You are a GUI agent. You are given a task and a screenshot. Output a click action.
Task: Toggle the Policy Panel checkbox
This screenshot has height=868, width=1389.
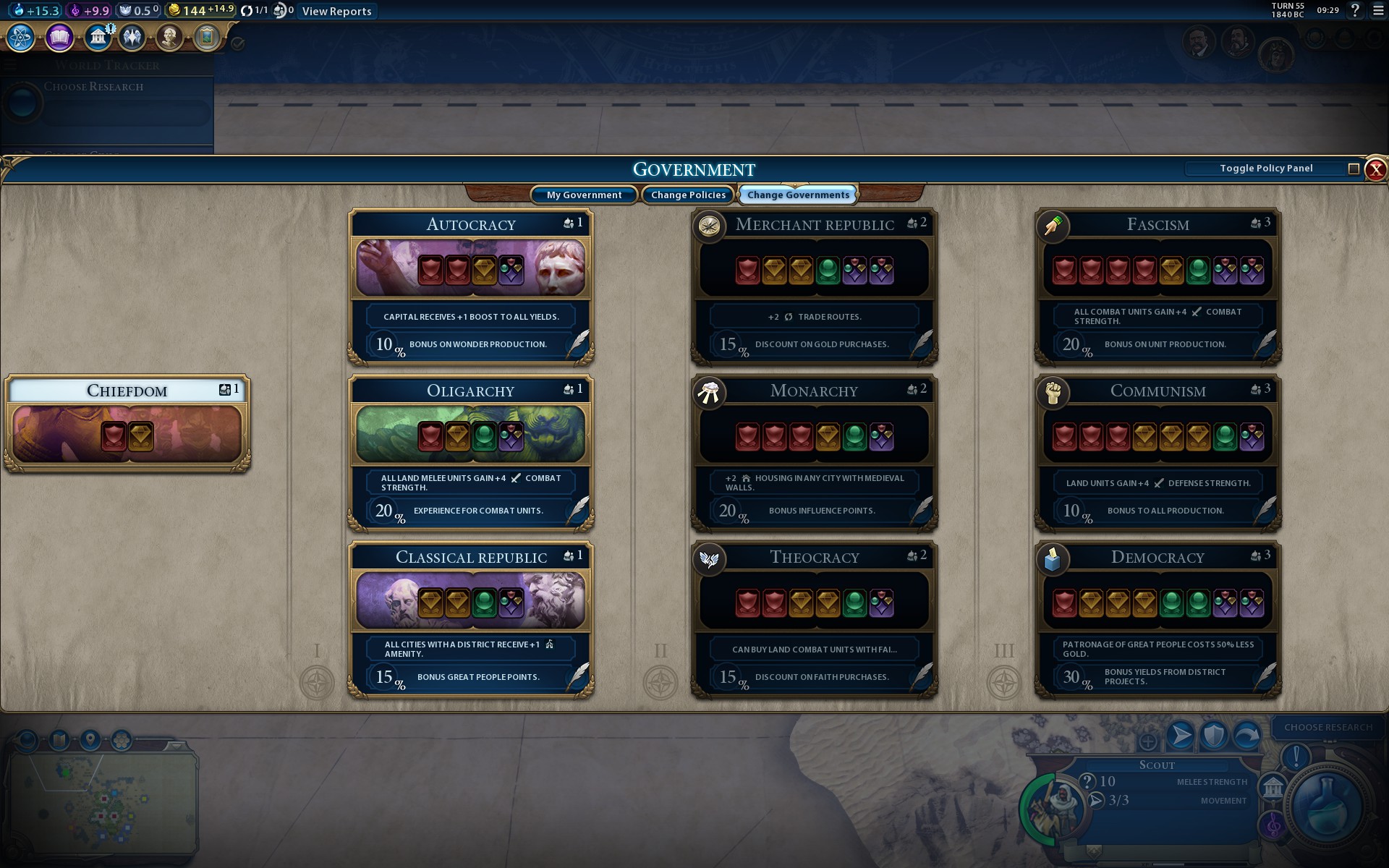click(1354, 169)
